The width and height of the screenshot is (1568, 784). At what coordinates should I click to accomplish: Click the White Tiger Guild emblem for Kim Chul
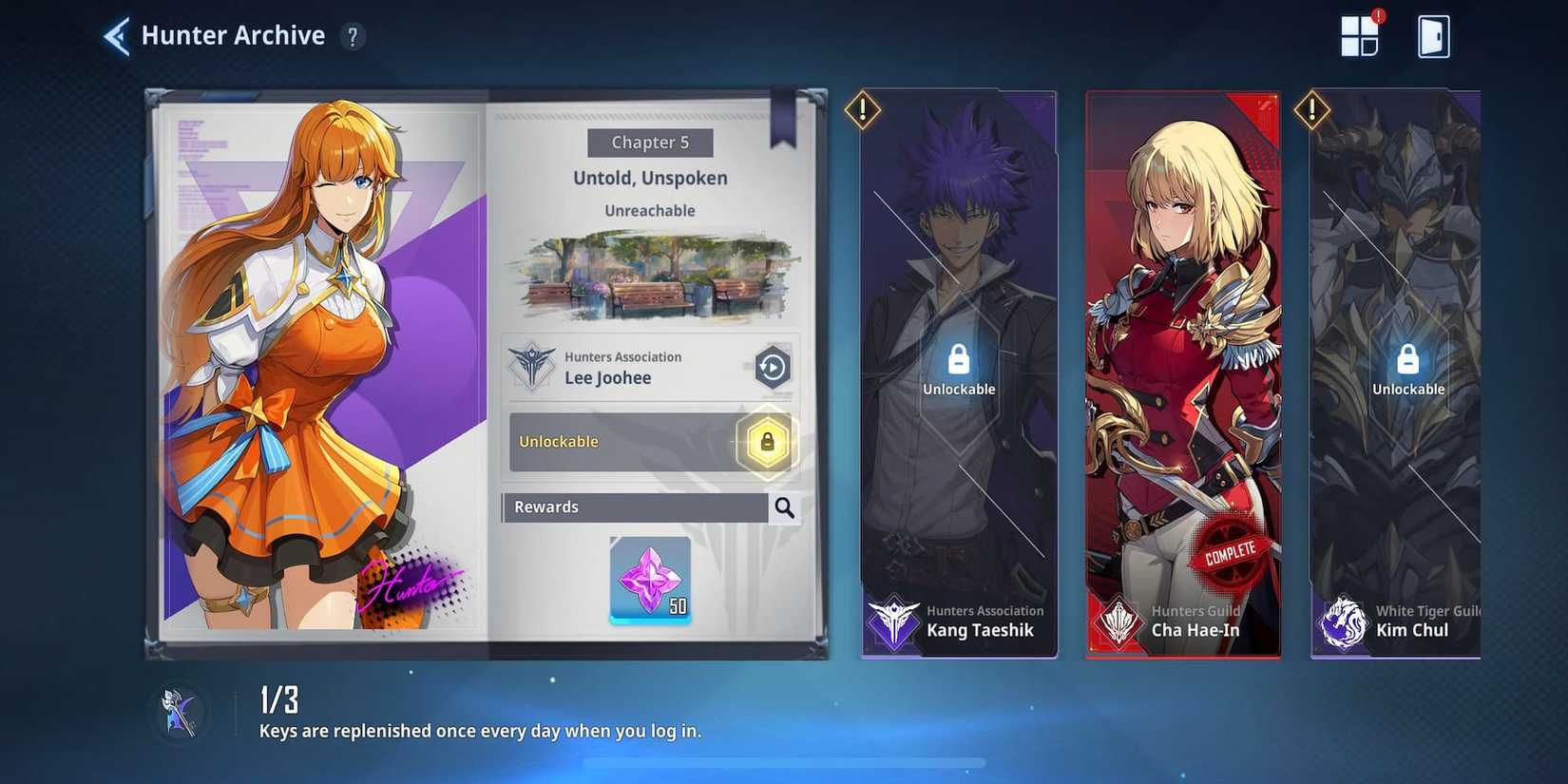tap(1343, 623)
